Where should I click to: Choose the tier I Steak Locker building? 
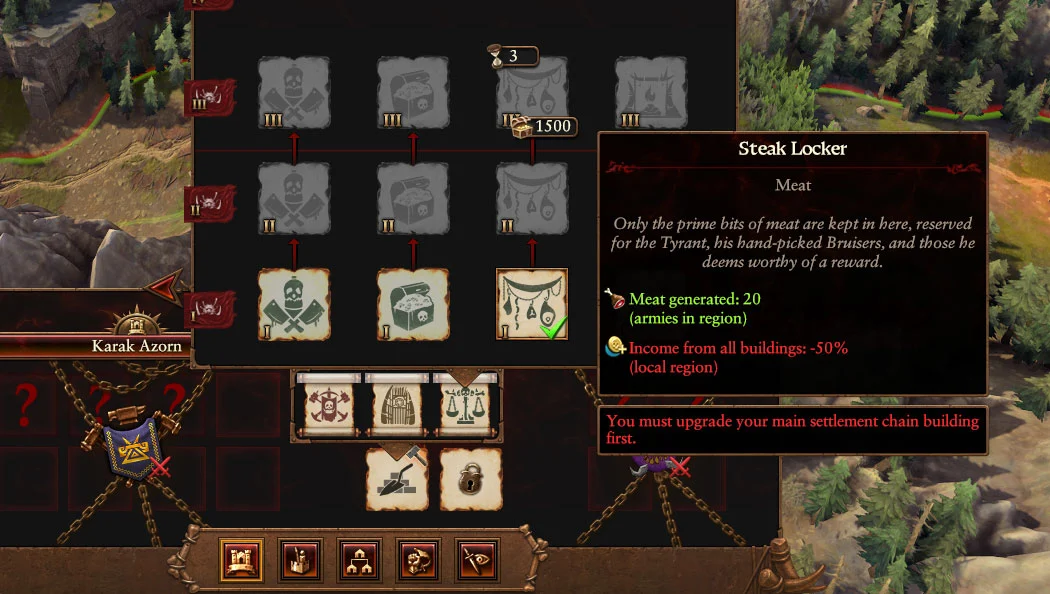532,304
